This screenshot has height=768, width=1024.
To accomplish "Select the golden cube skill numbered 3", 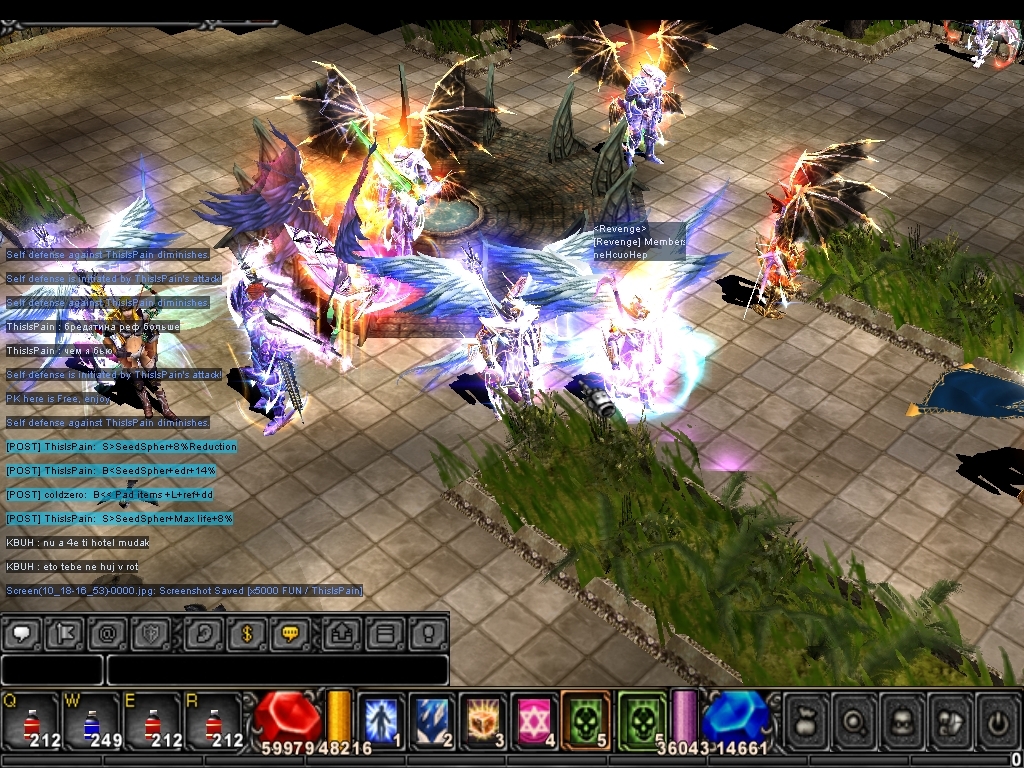I will 486,720.
